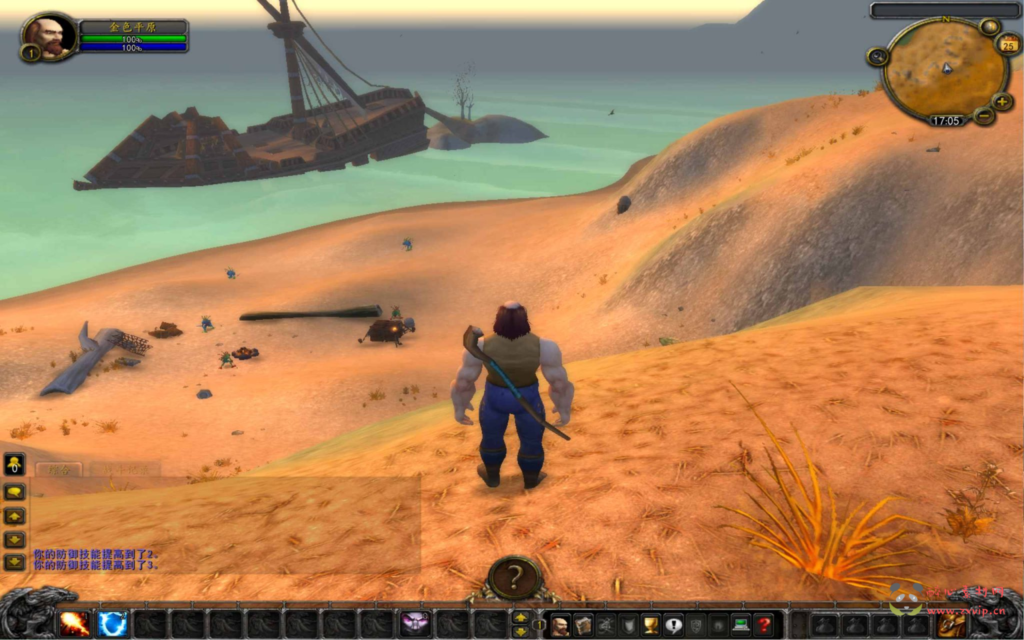Activate the purple mask racial ability
The width and height of the screenshot is (1024, 640).
[415, 624]
